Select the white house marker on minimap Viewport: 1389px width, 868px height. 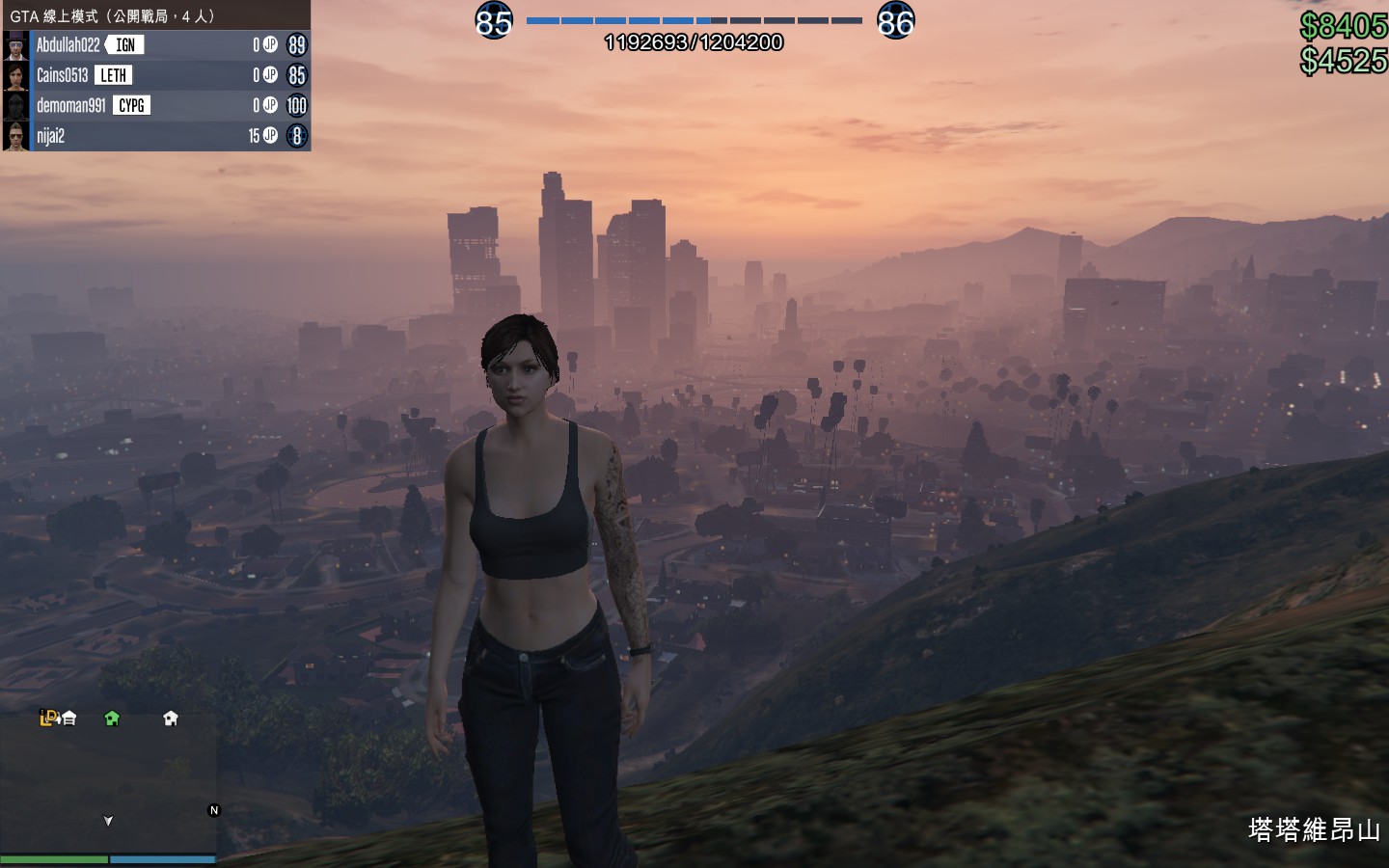coord(171,718)
